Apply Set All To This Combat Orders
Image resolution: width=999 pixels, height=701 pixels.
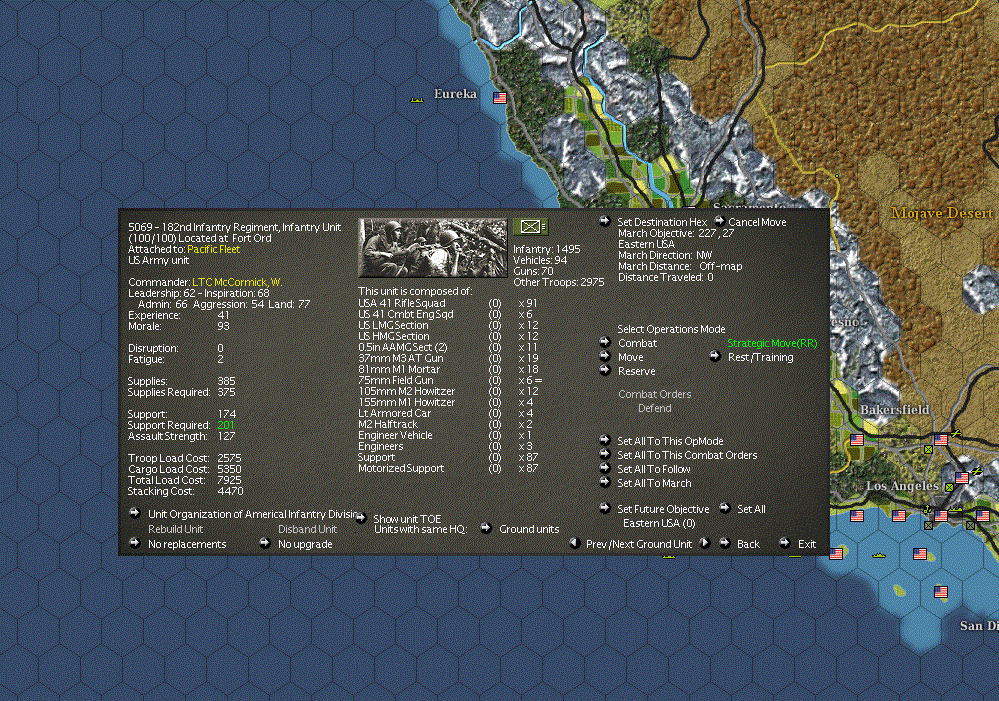687,455
